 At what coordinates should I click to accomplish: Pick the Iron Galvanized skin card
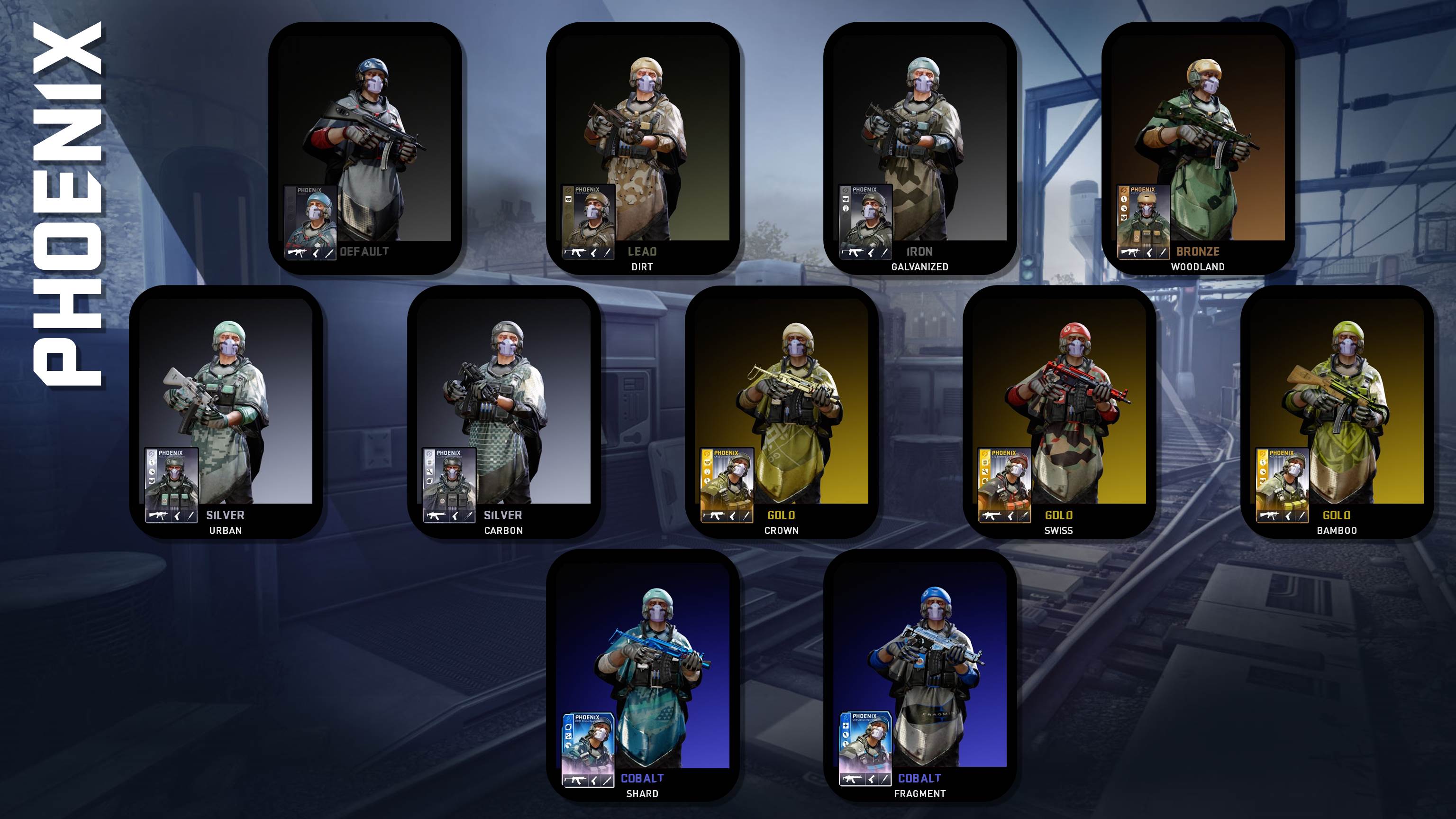click(x=920, y=148)
